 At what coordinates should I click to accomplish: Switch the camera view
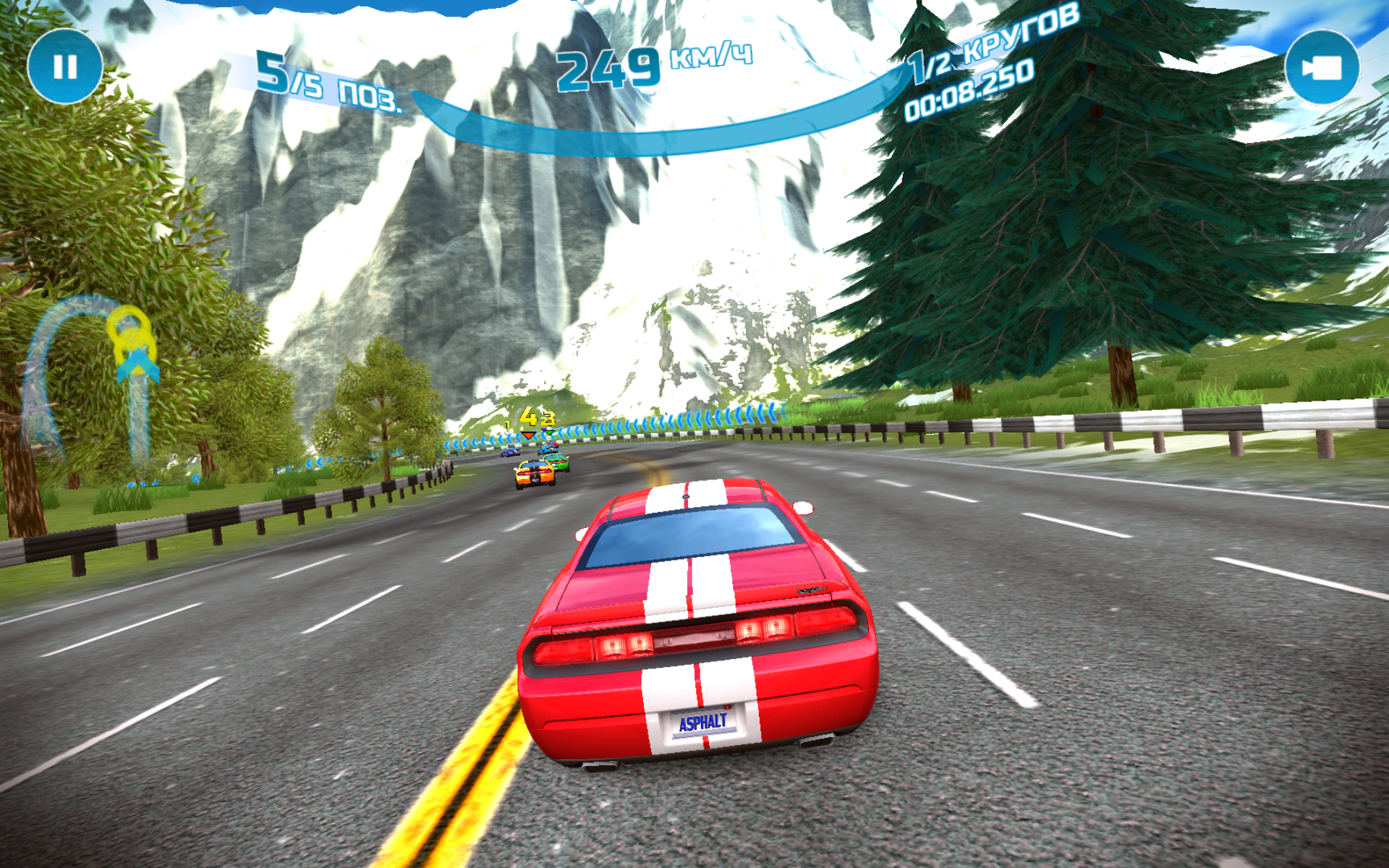point(1322,67)
